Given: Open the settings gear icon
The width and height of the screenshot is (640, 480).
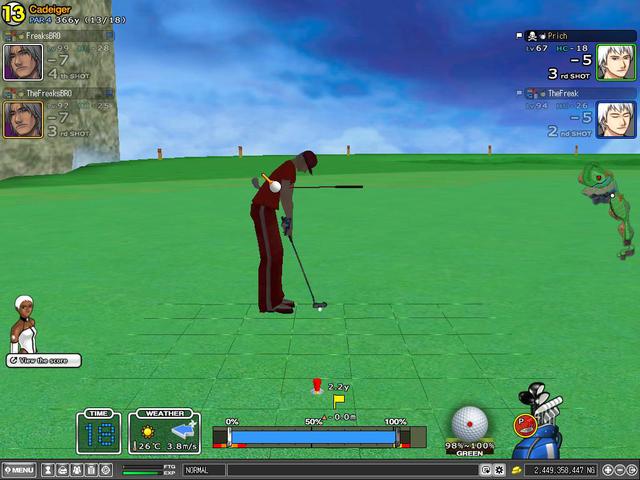Looking at the screenshot, I should [499, 469].
